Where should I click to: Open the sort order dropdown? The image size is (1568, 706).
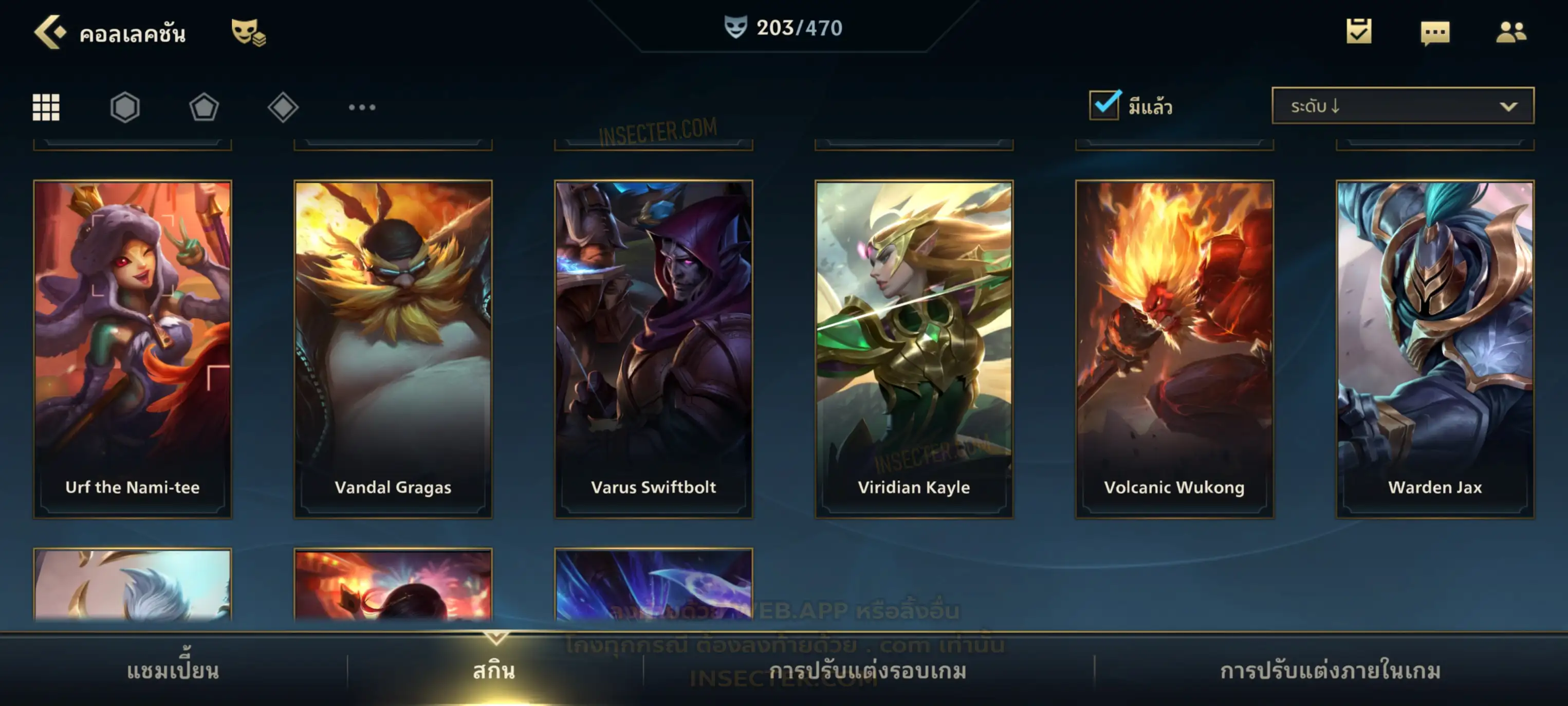tap(1402, 106)
